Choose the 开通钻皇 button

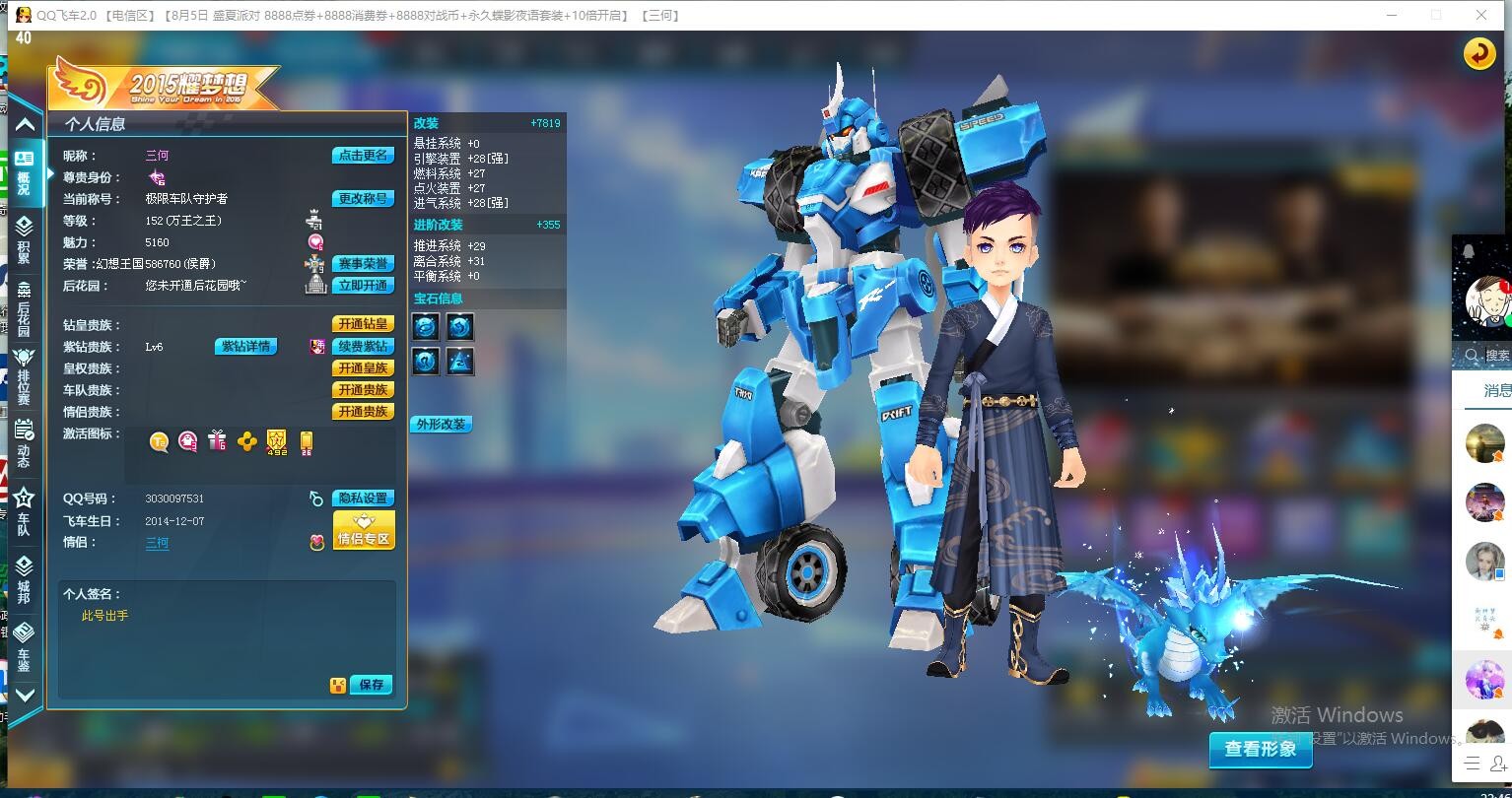(363, 324)
